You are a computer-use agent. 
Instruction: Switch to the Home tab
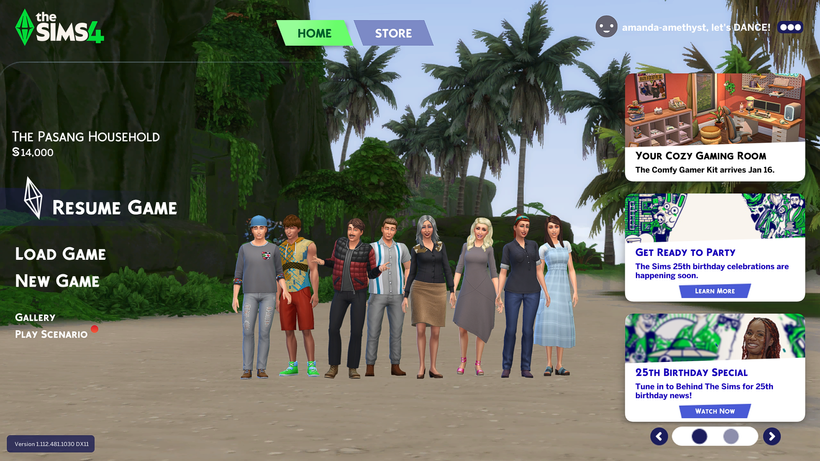click(x=314, y=33)
